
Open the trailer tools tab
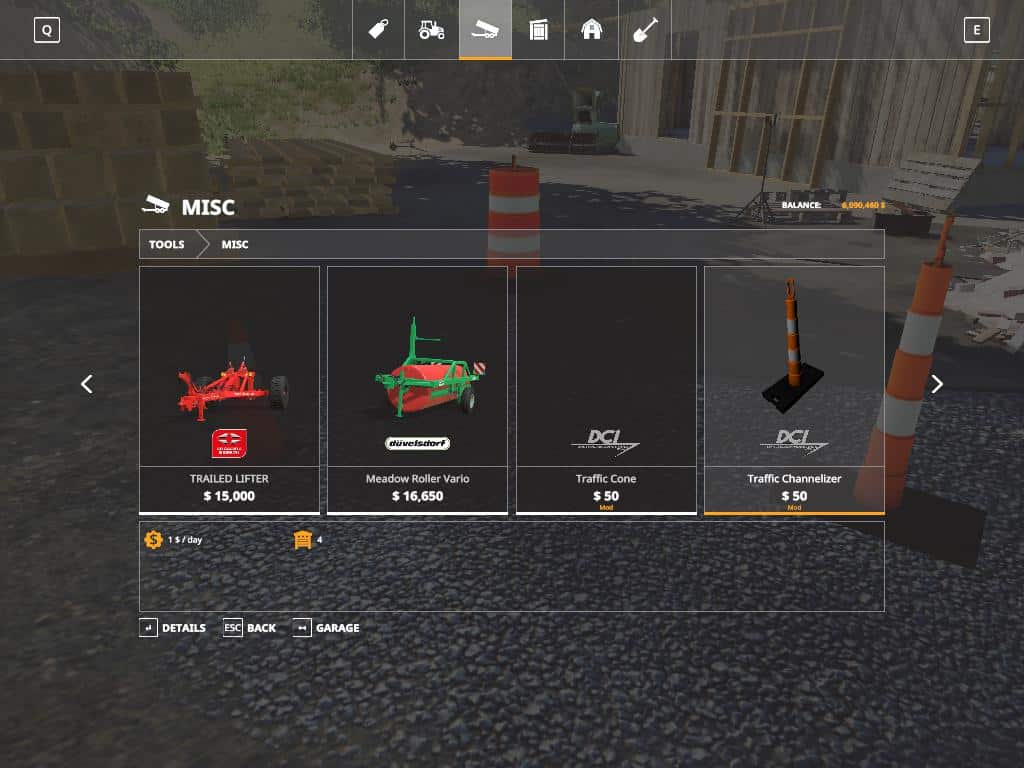pos(485,29)
